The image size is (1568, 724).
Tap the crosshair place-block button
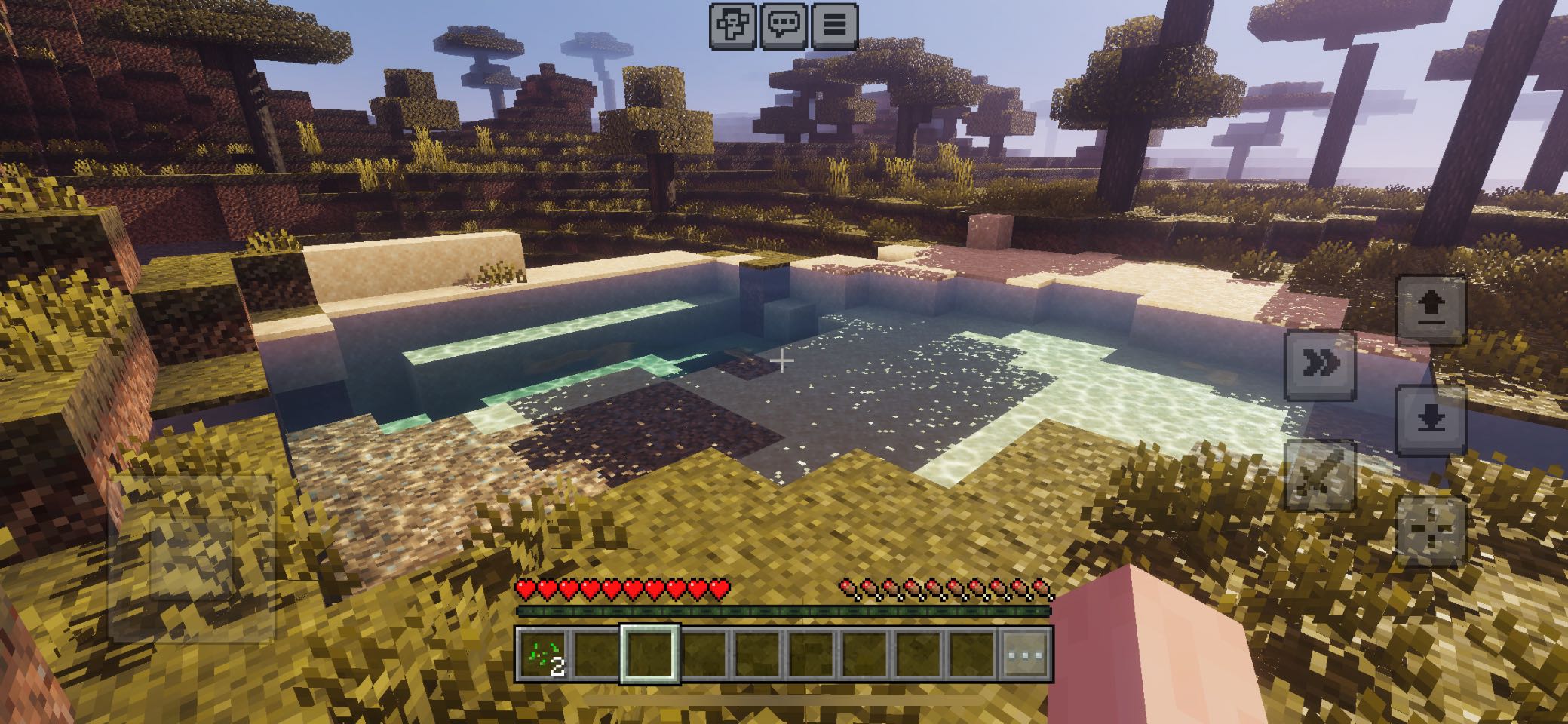(x=1431, y=531)
